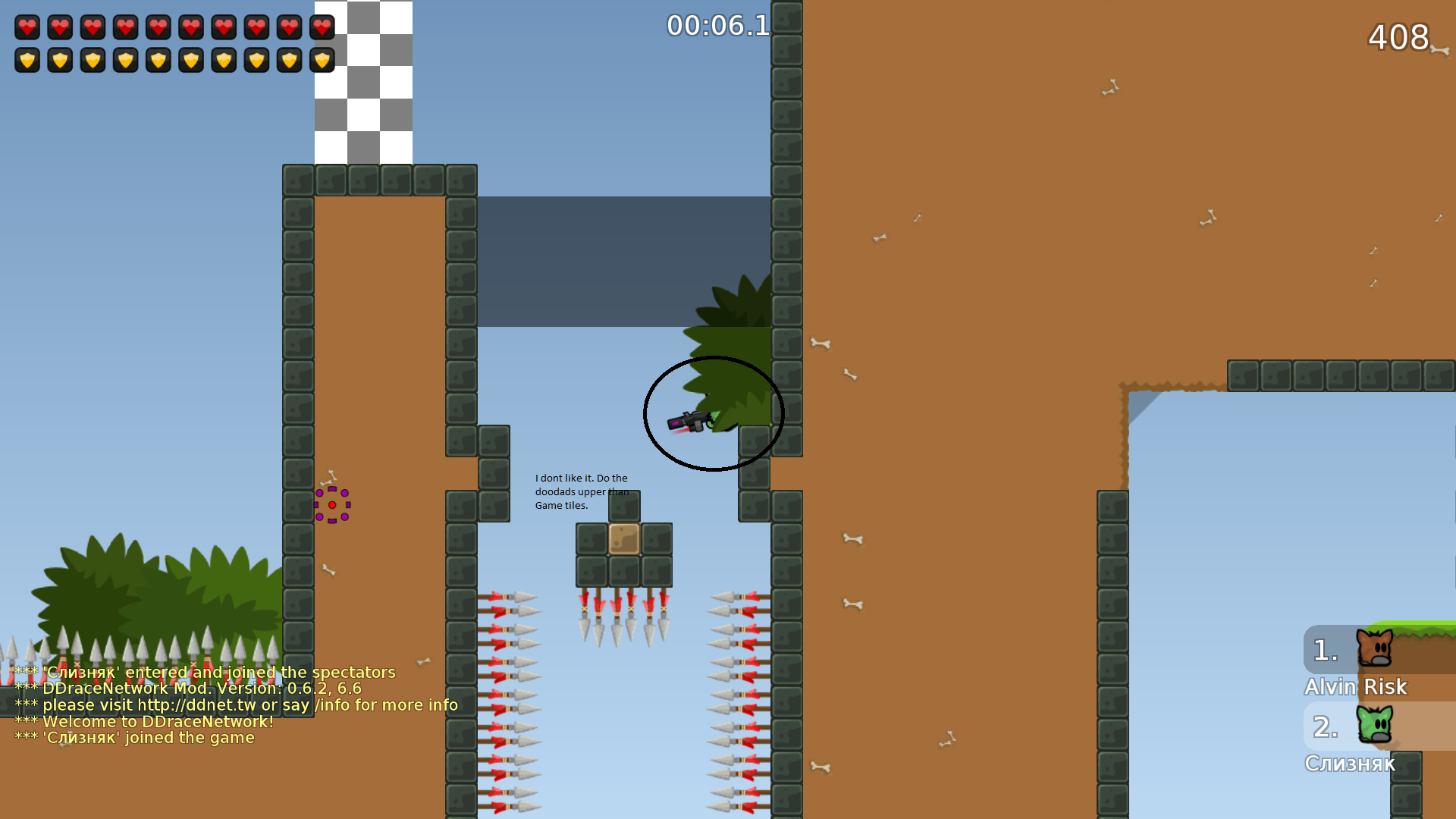Select the rightmost armor shield icon
The image size is (1456, 819).
click(322, 60)
